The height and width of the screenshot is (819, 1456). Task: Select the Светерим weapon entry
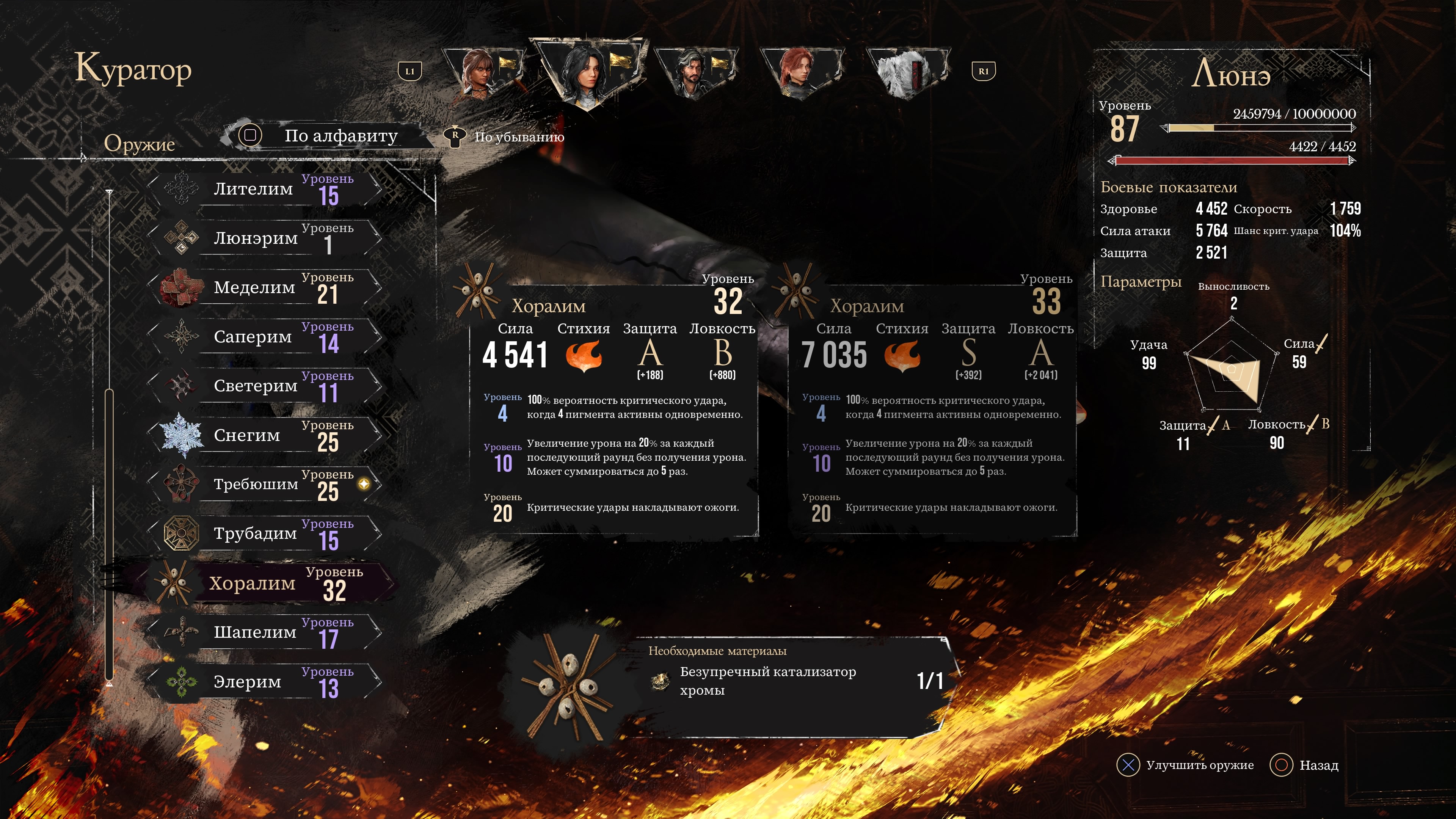266,386
